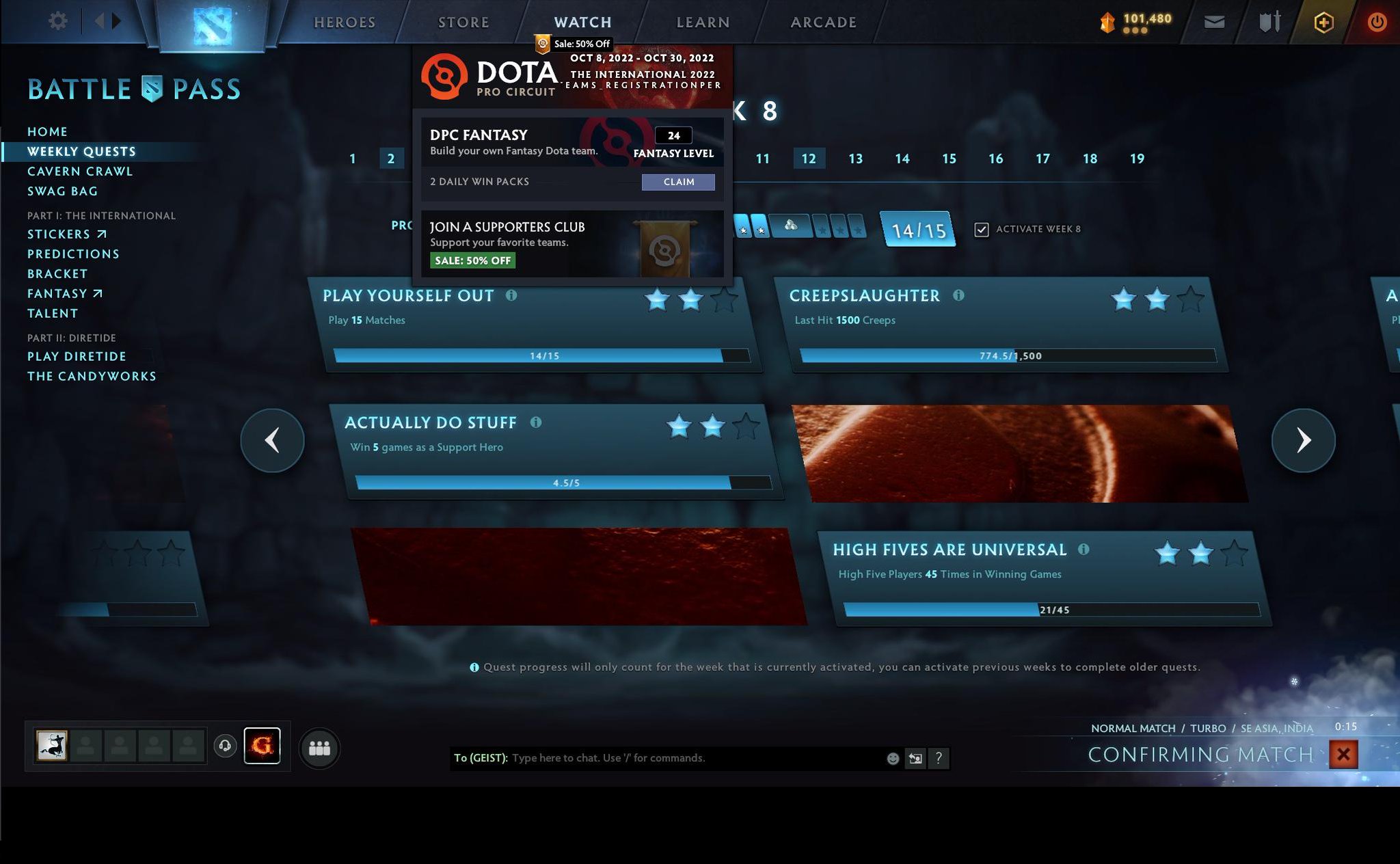Click the info icon on Play Yourself Out quest
The image size is (1400, 864).
coord(511,295)
